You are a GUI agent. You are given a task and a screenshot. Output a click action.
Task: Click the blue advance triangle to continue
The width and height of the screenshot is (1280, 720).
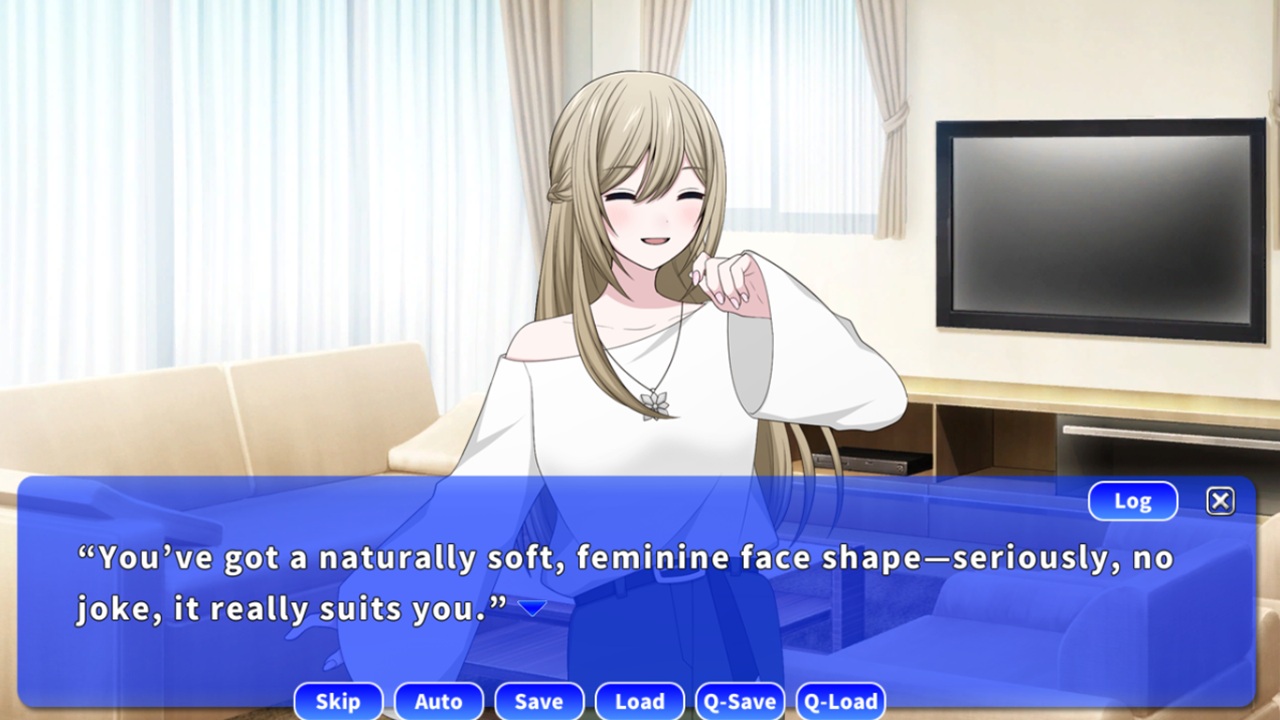click(x=530, y=607)
